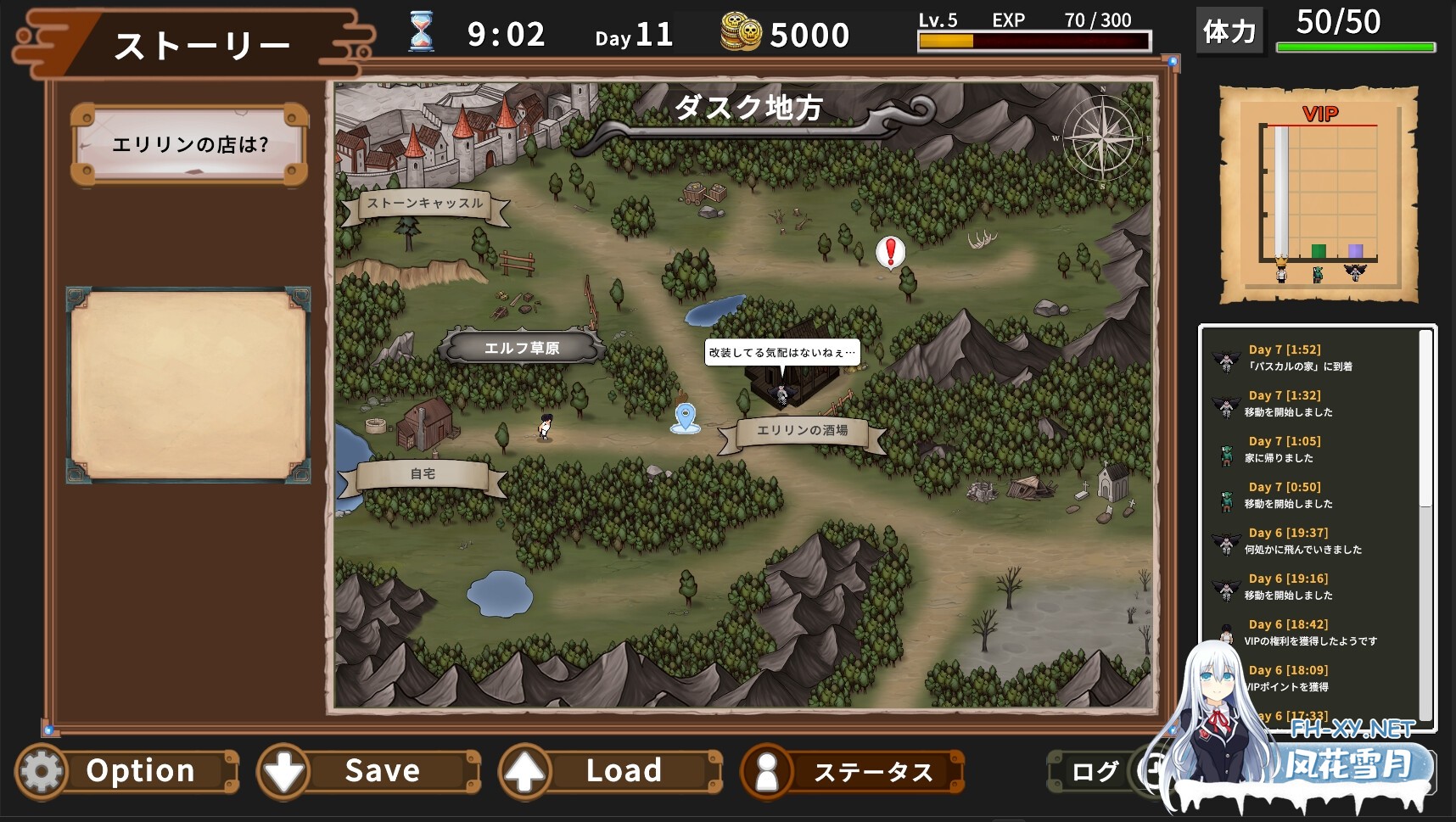Screen dimensions: 1456x822
Task: Click the blue waypoint pin on the map
Action: tap(686, 417)
